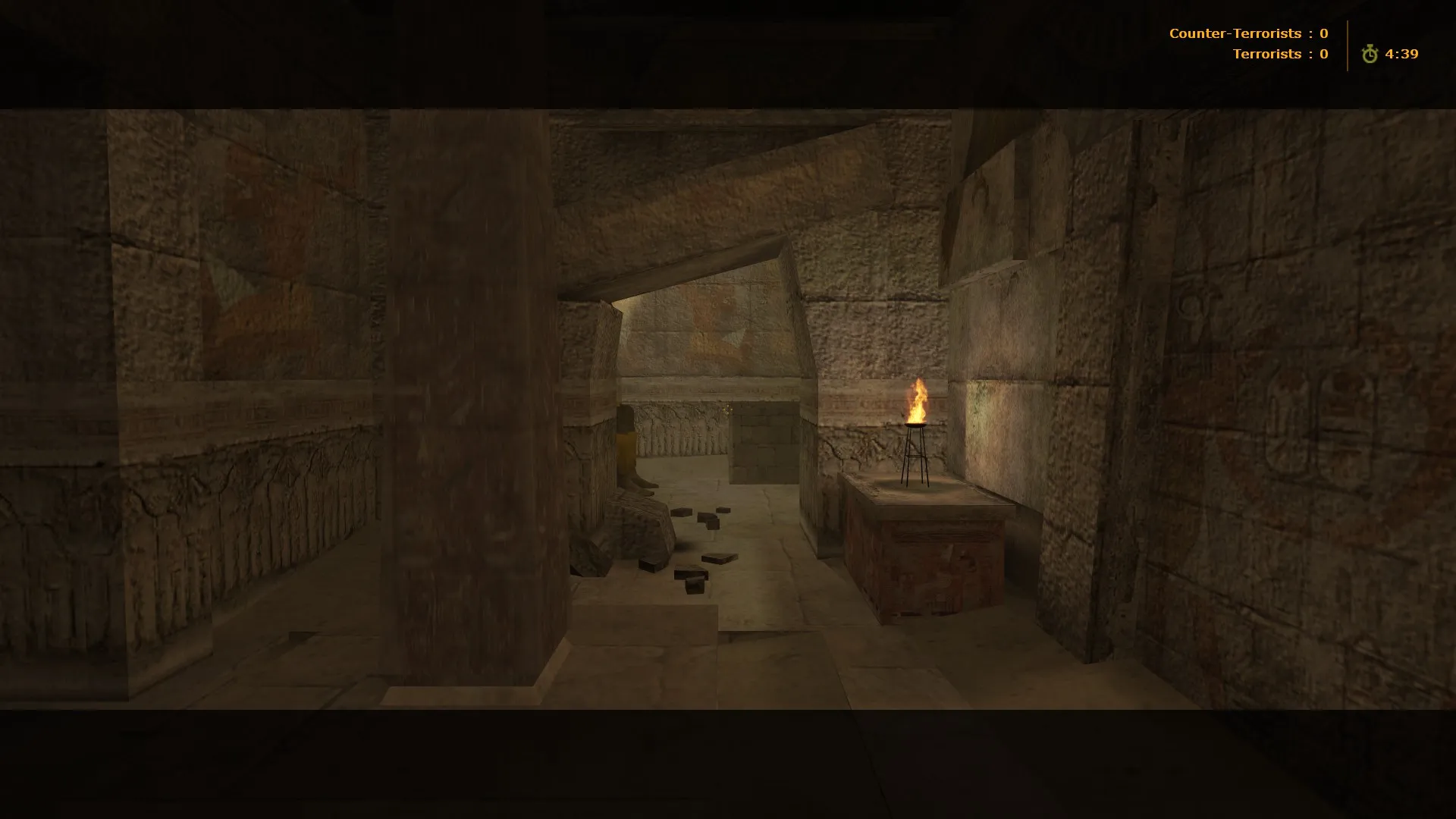
Task: Click the stopwatch timer icon
Action: point(1369,54)
